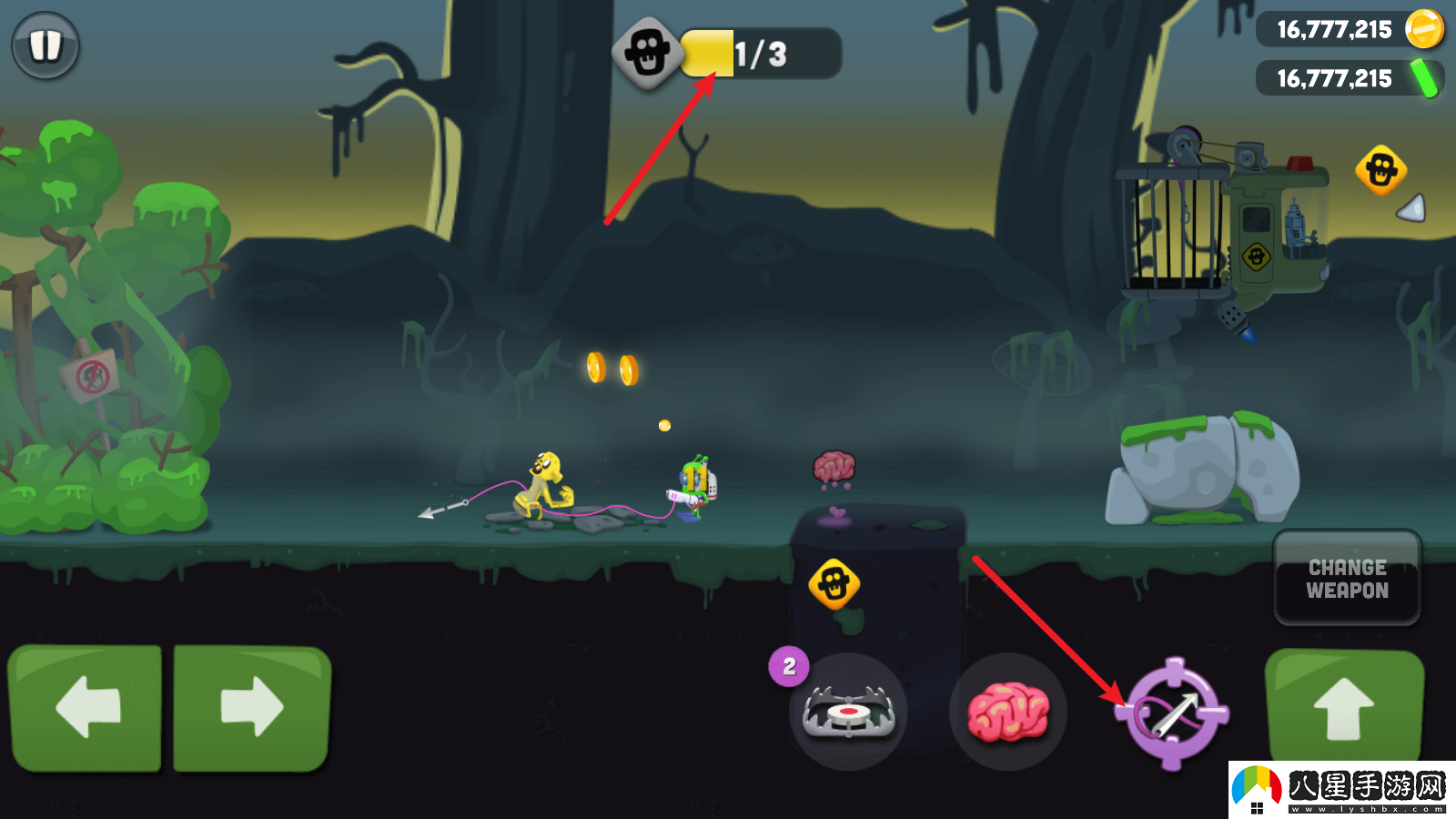Fire the harpoon with the purple crosshair

pyautogui.click(x=1173, y=713)
